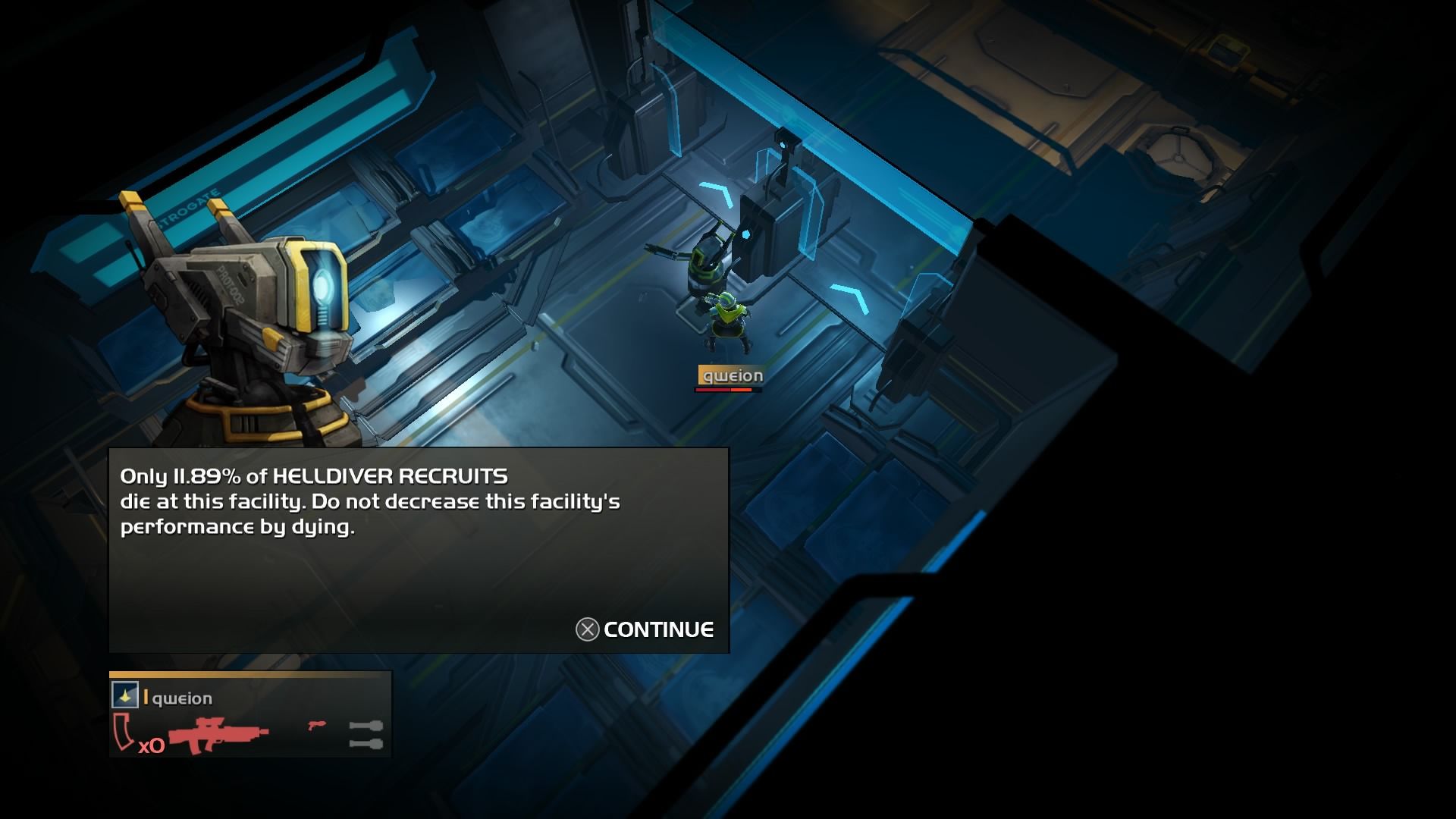Select the small red pistol sidearm icon
This screenshot has width=1456, height=819.
tap(317, 725)
